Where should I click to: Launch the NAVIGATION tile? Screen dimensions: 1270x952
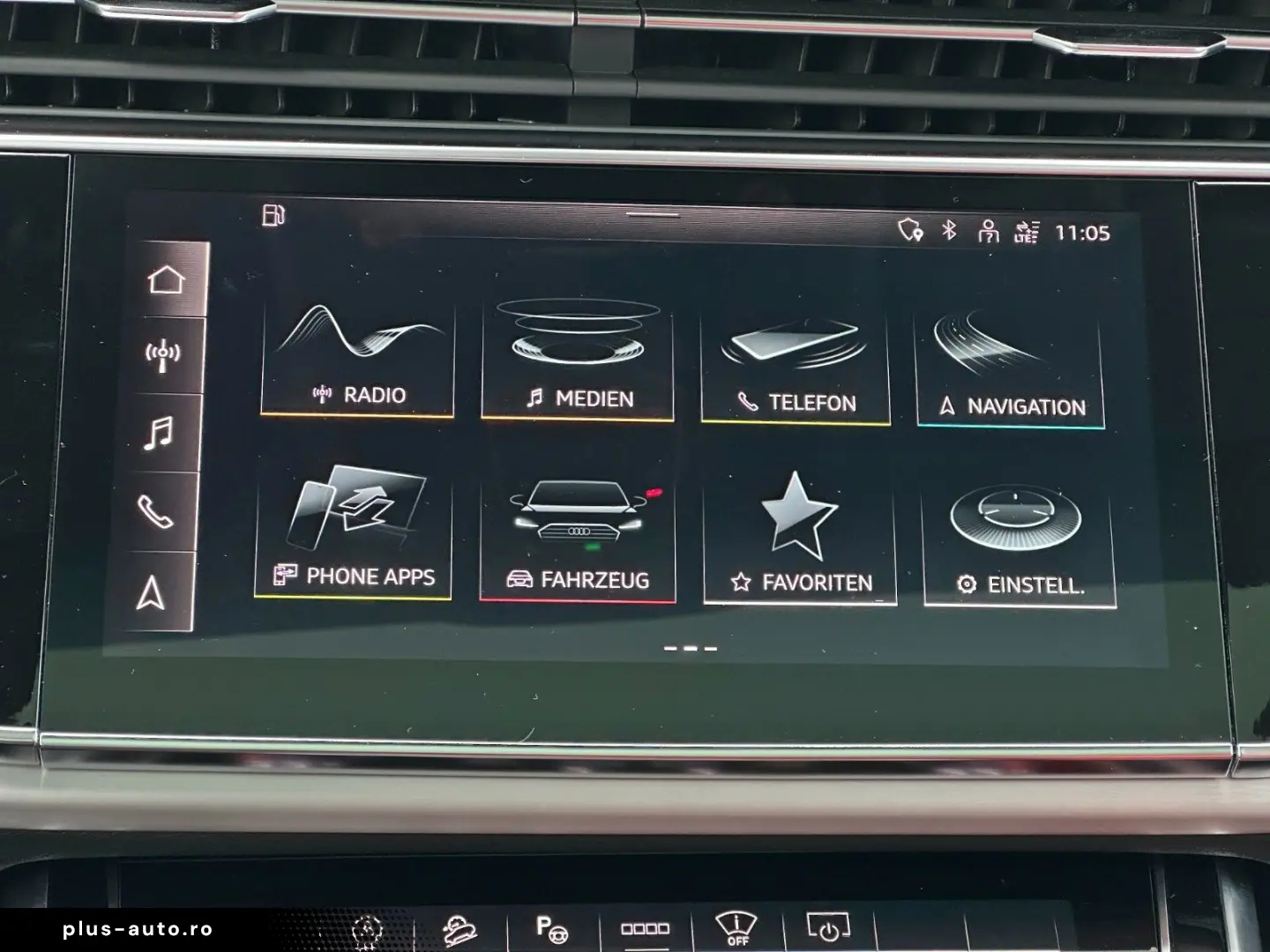coord(1011,368)
